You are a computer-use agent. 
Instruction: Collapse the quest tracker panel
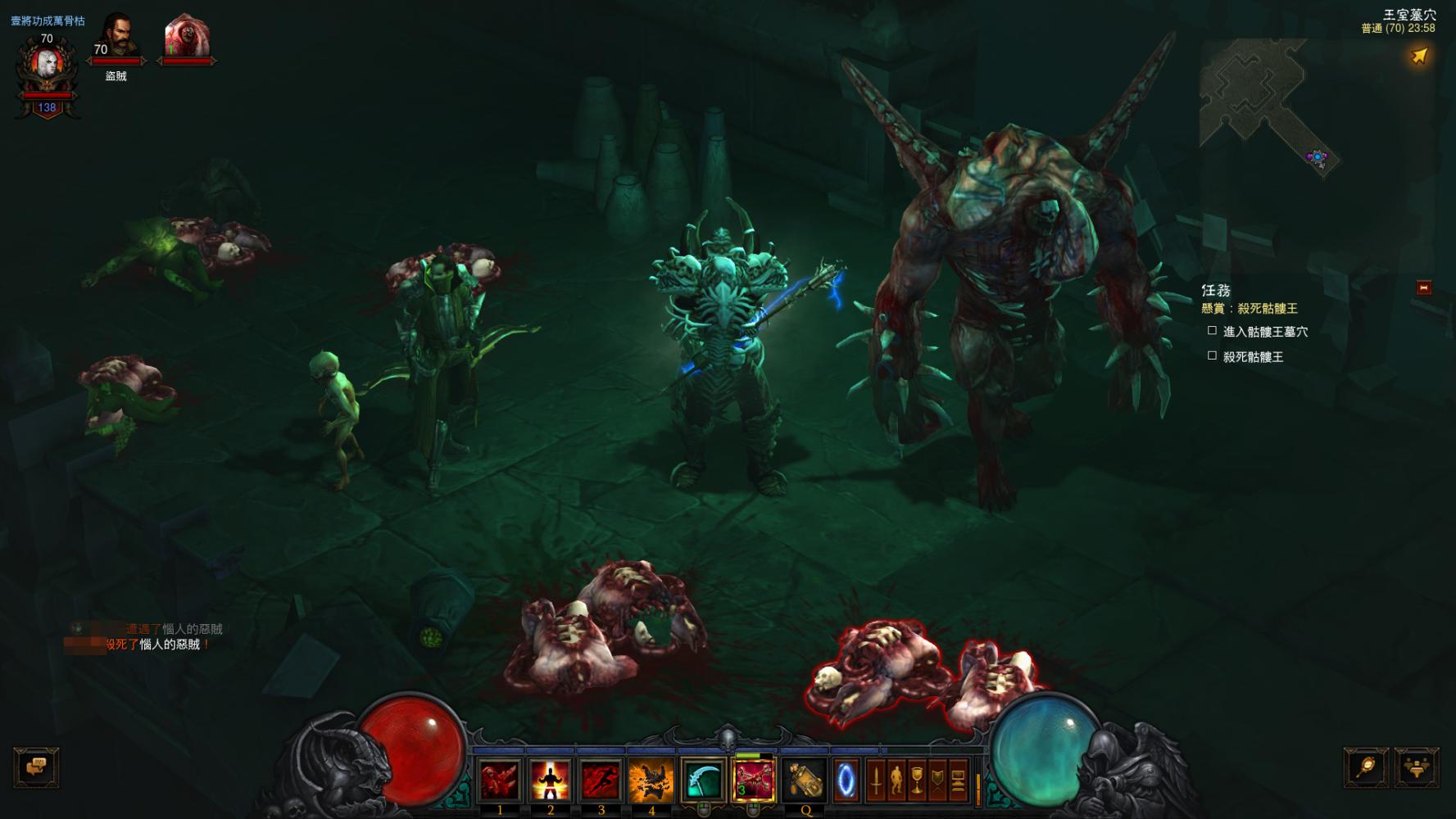pos(1424,287)
